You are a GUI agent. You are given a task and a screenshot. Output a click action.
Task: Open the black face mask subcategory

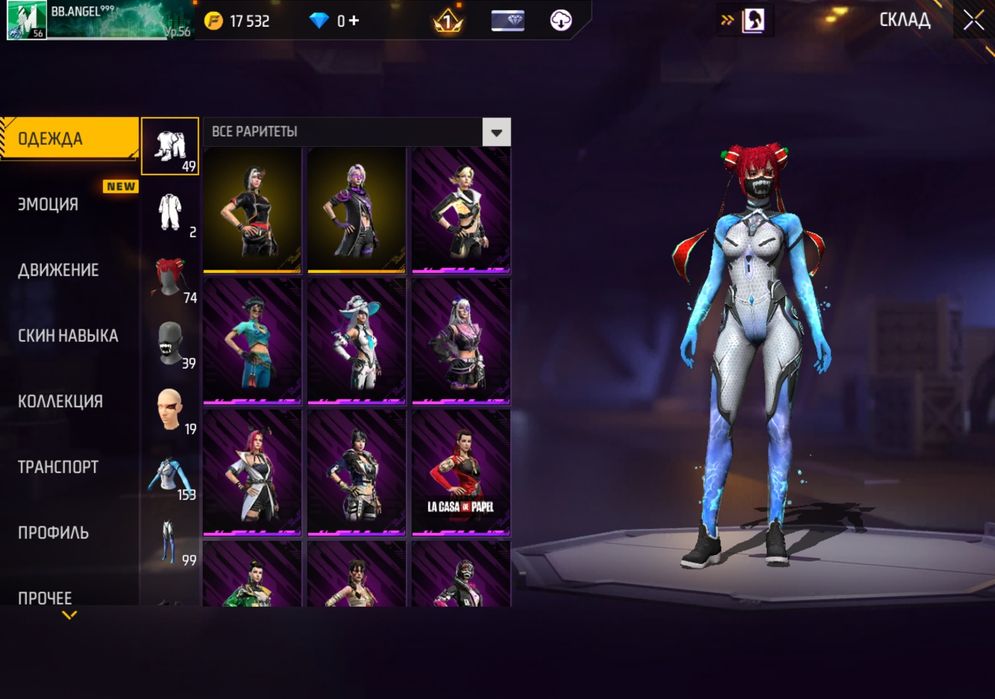click(170, 343)
